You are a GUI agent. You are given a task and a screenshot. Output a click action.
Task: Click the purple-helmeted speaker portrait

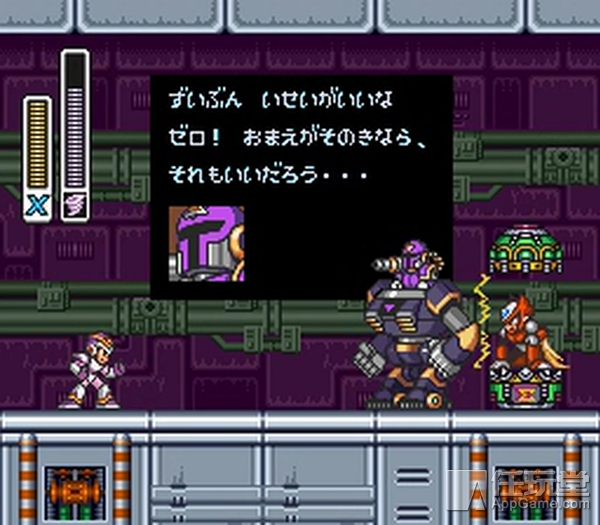click(x=206, y=241)
